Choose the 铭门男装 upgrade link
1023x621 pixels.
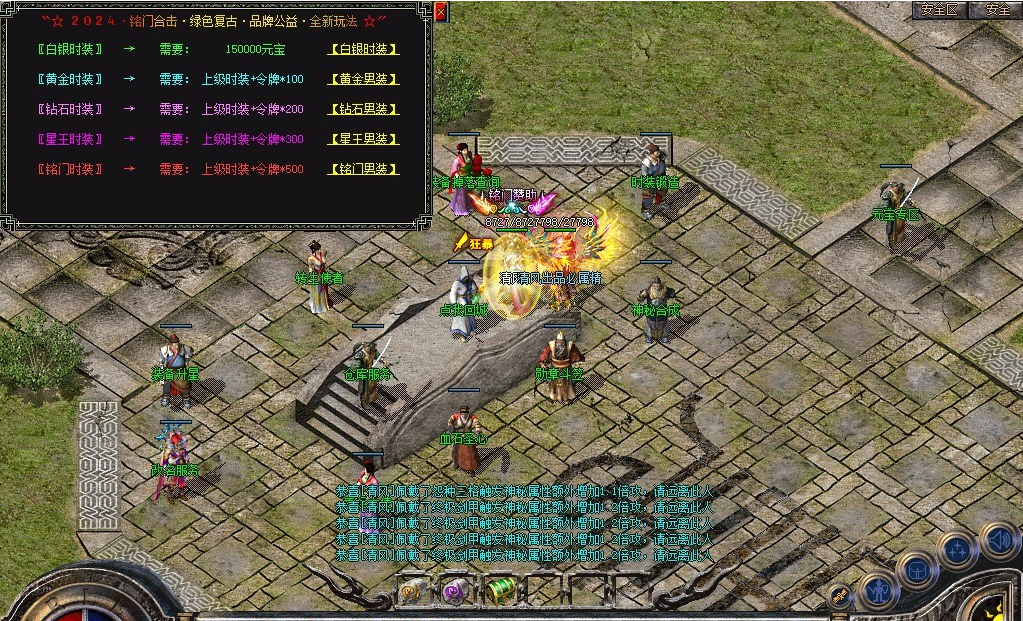(x=364, y=169)
